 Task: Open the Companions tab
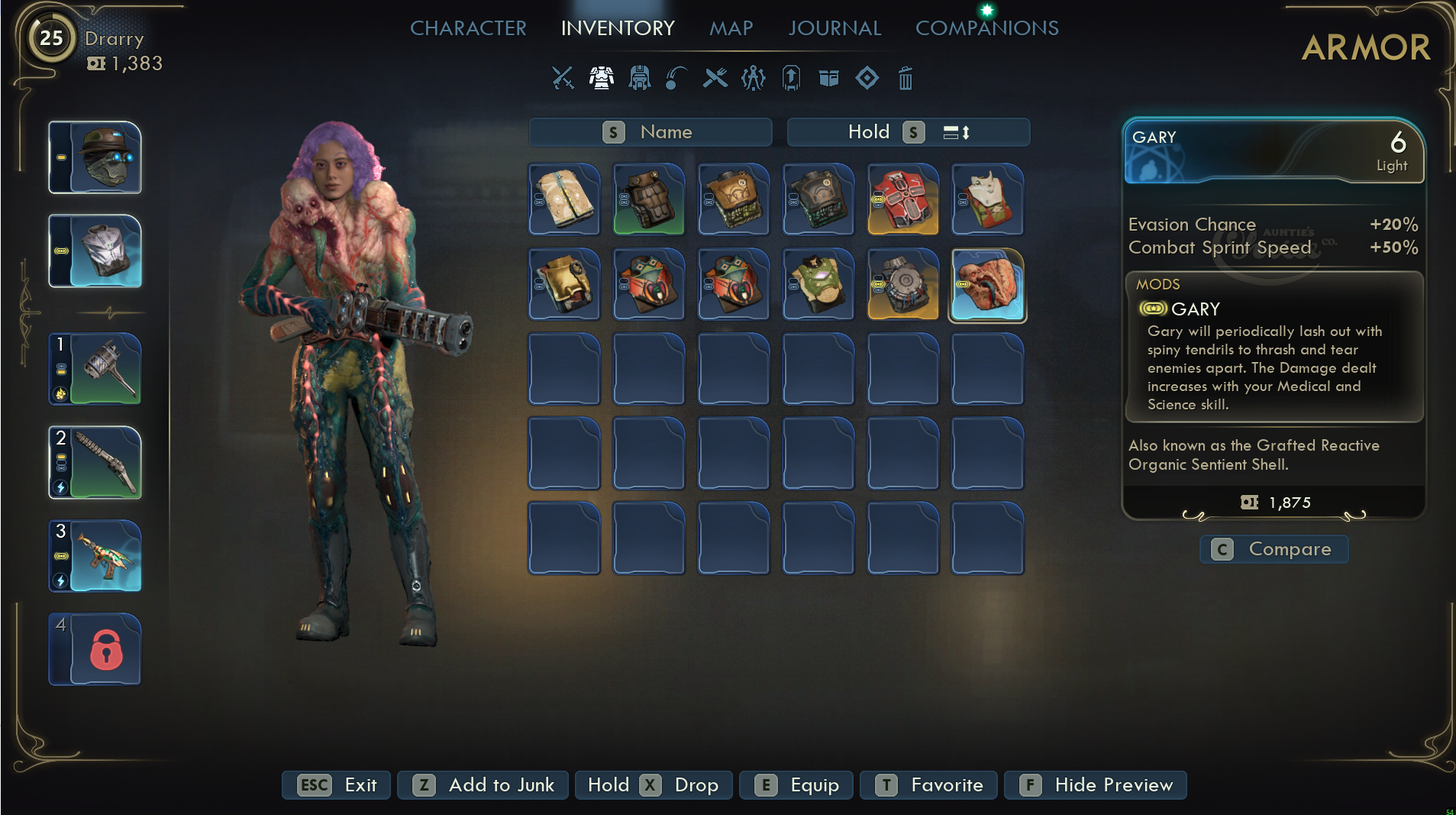coord(986,28)
